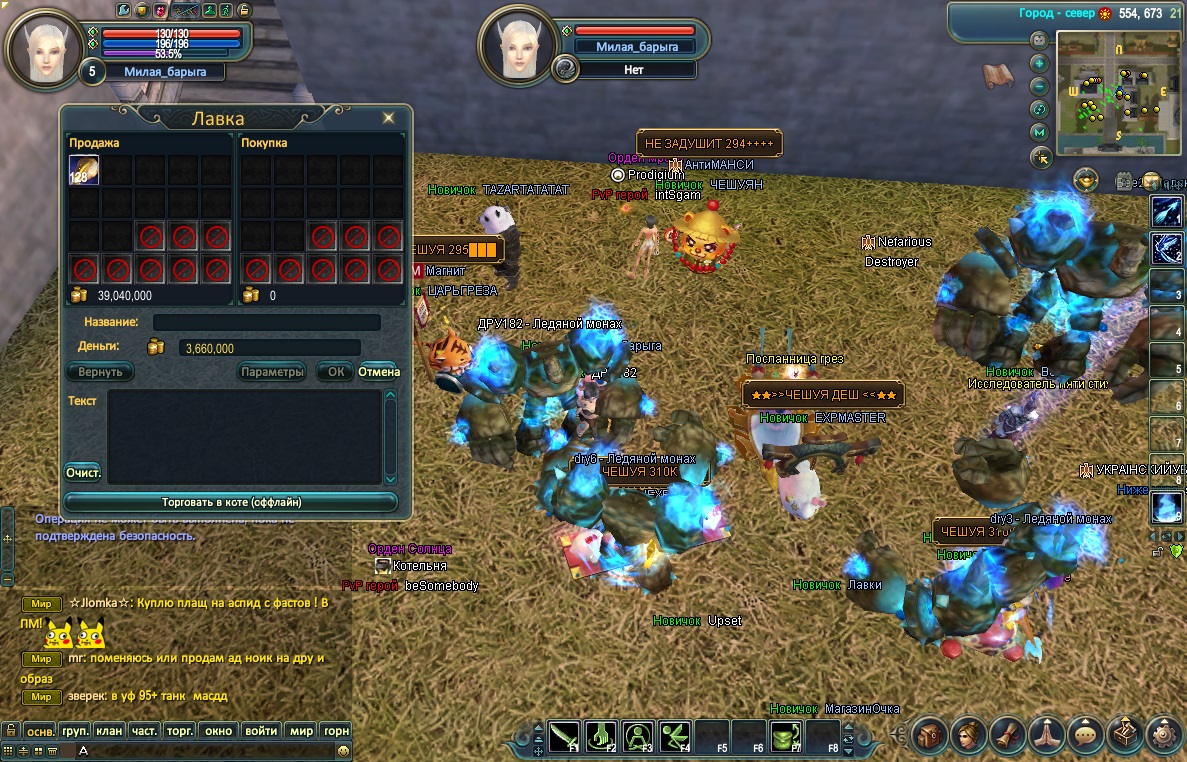This screenshot has width=1187, height=762.
Task: Use the meditation skill on F3
Action: pos(638,737)
